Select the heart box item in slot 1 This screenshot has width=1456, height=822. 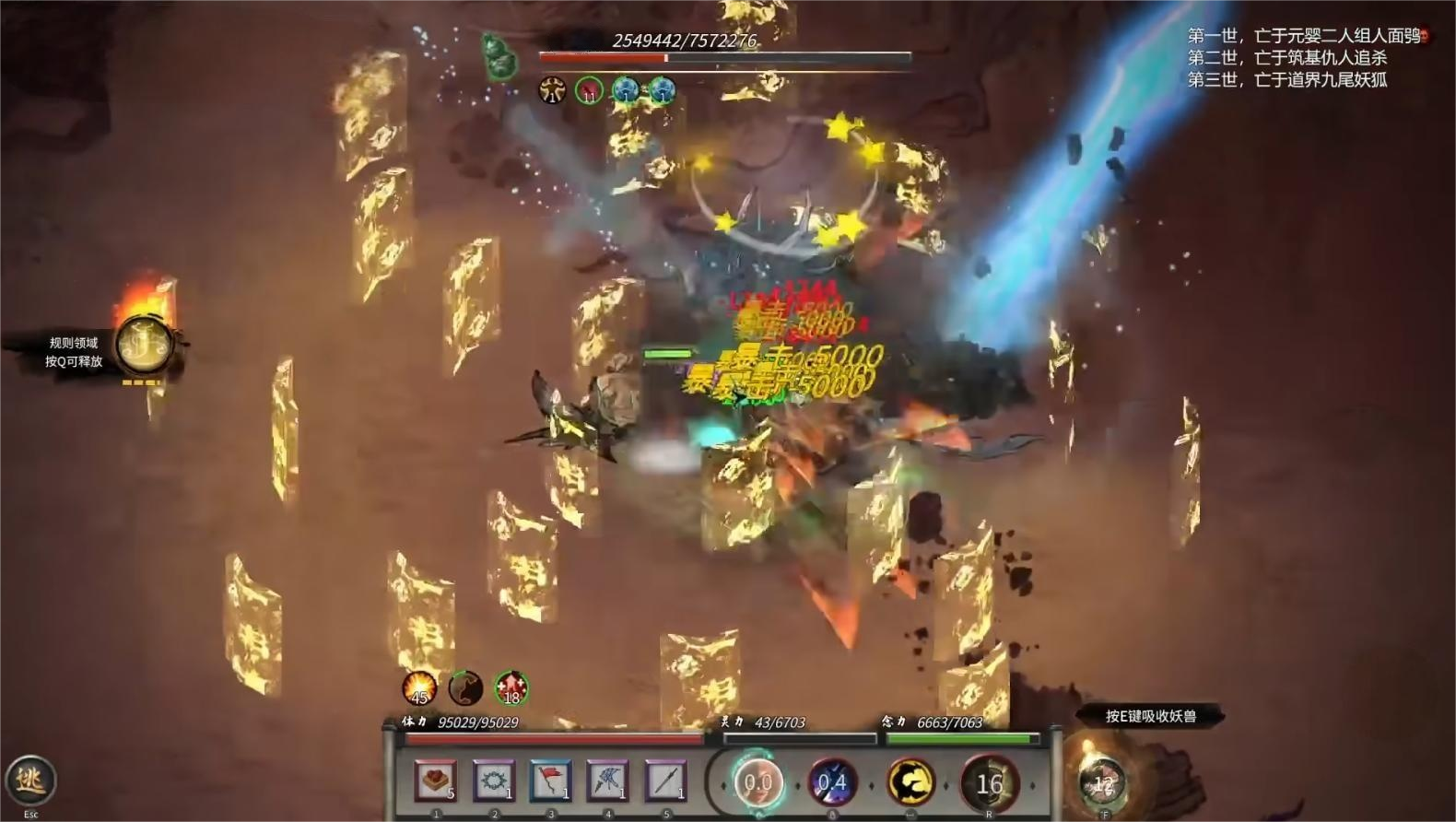(434, 781)
